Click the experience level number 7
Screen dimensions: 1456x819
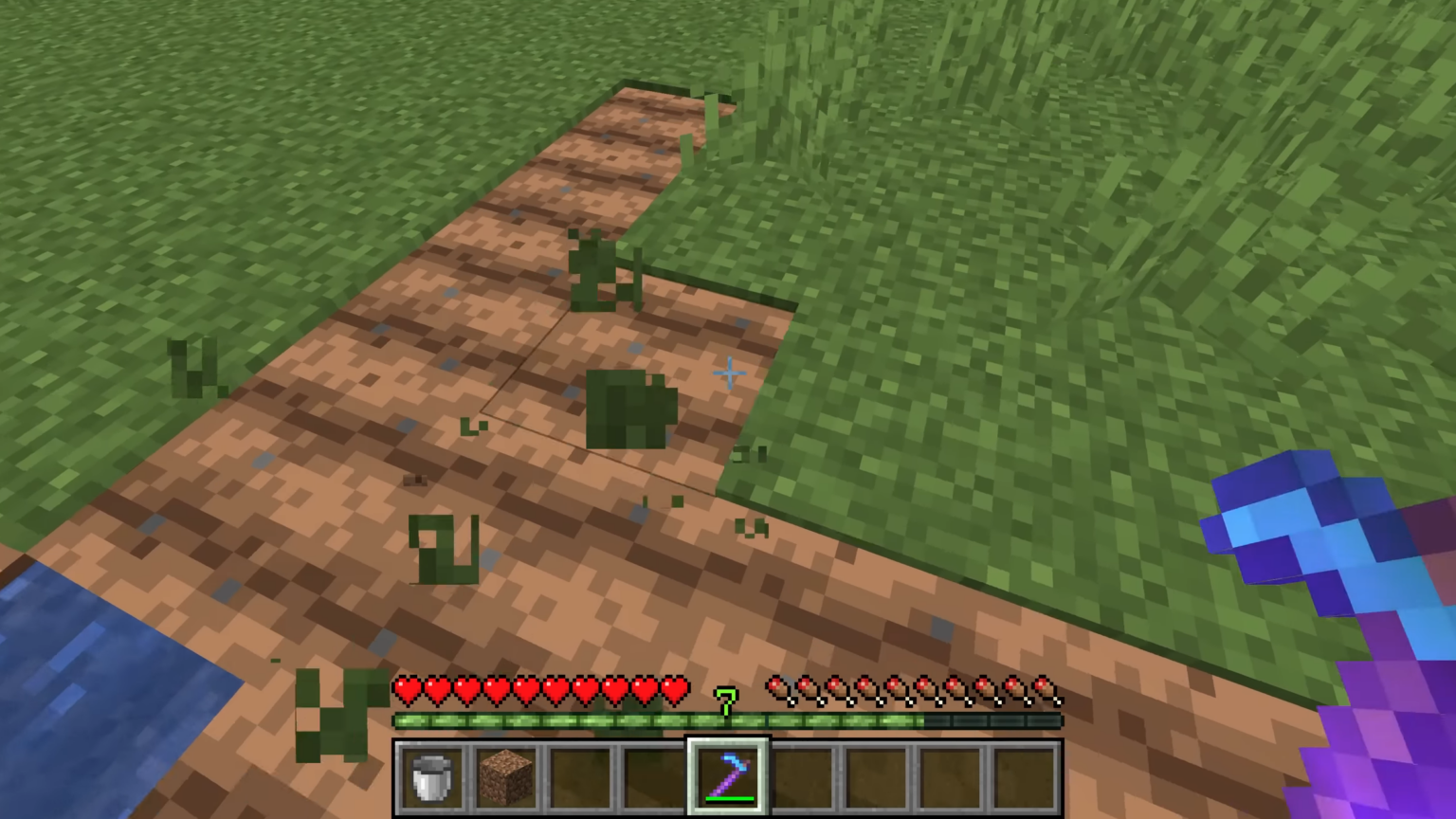725,700
